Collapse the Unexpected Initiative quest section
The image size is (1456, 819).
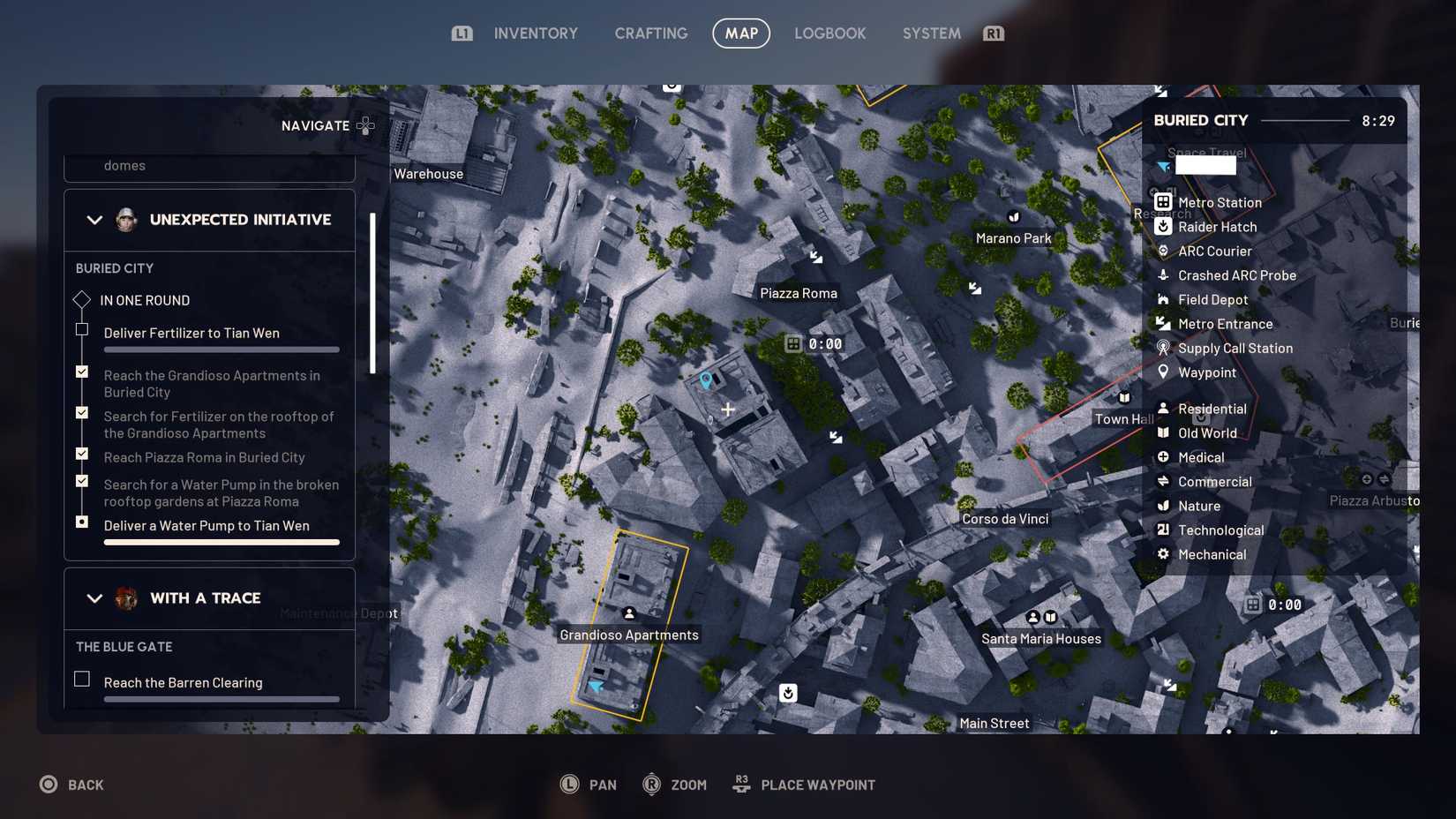94,220
